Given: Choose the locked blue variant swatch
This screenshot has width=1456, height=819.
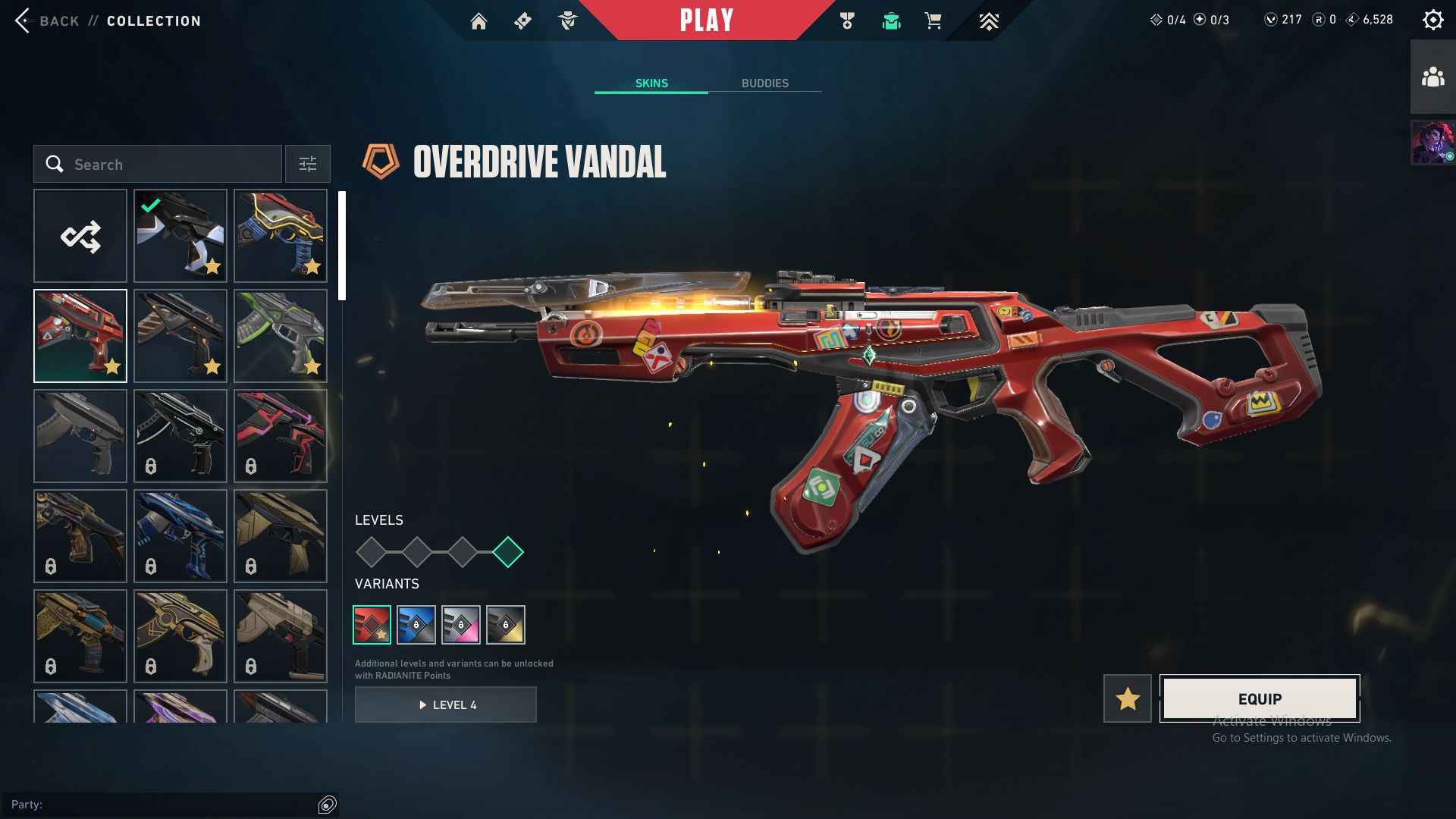Looking at the screenshot, I should [x=416, y=624].
